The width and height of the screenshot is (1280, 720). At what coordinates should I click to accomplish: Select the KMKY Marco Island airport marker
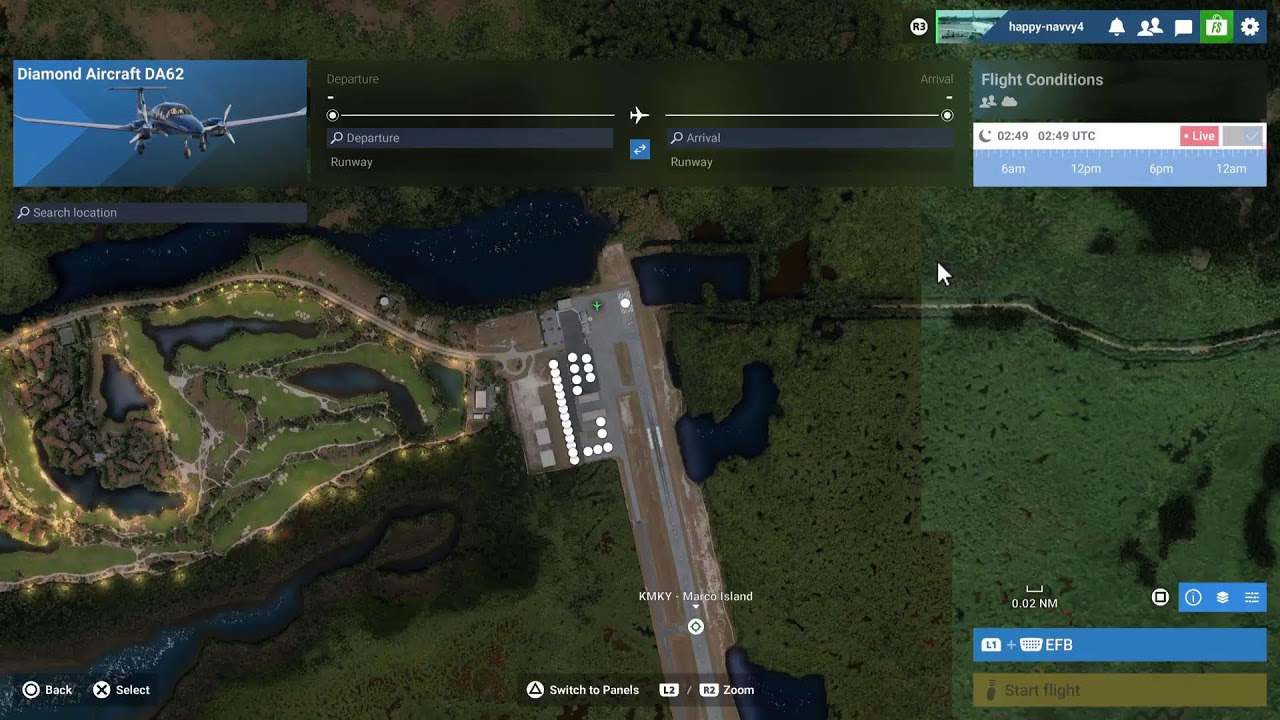tap(696, 627)
